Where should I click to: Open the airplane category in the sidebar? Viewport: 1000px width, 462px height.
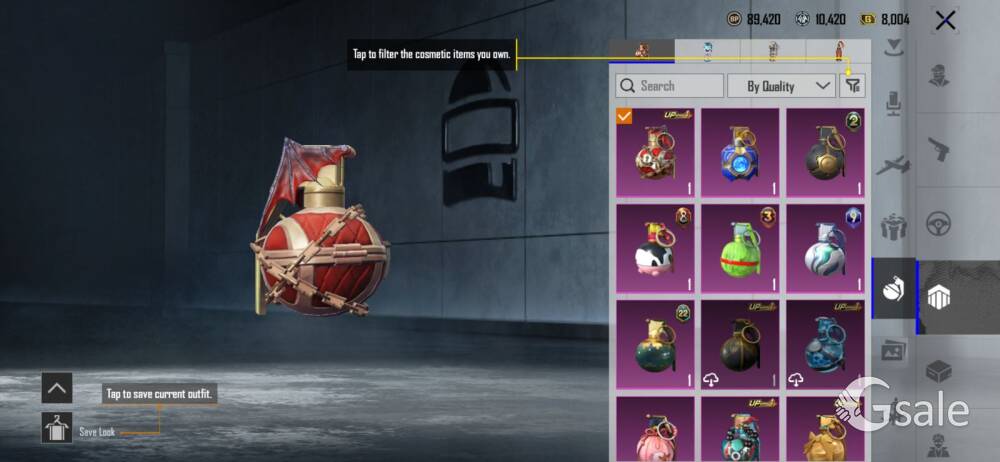tap(893, 165)
